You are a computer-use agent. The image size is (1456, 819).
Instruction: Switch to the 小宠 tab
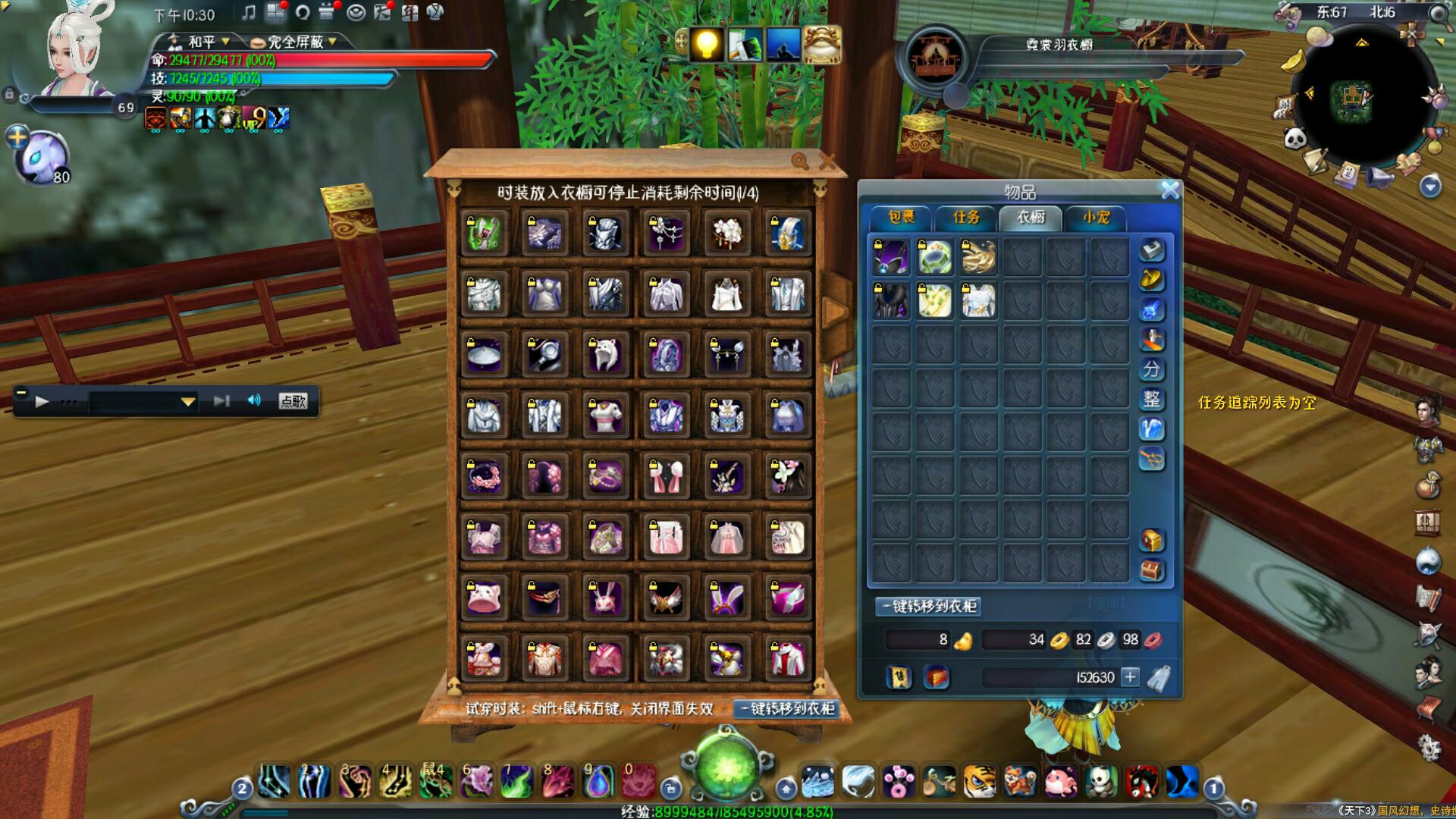1096,218
